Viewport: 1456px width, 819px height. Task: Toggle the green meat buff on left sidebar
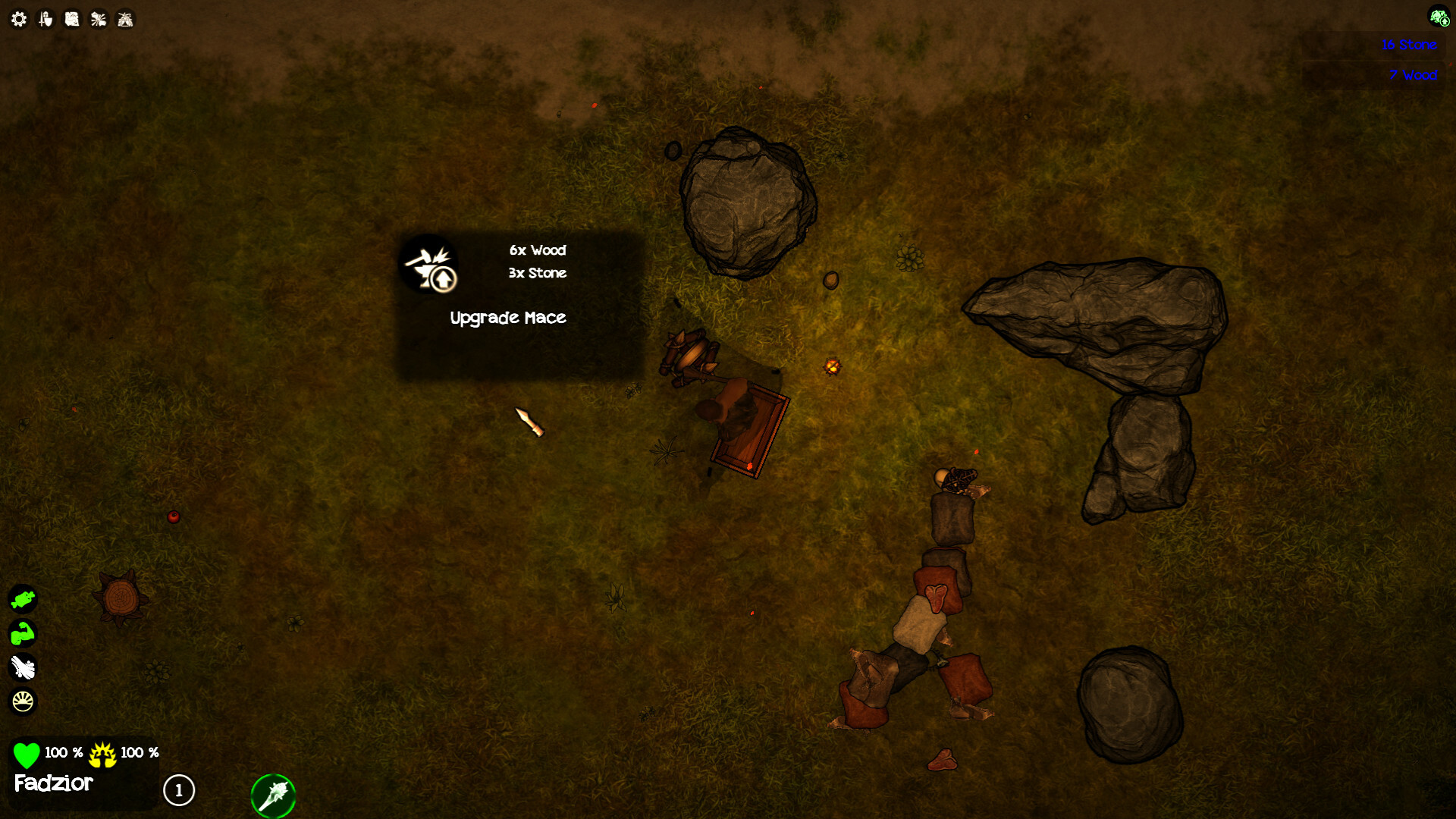(23, 599)
